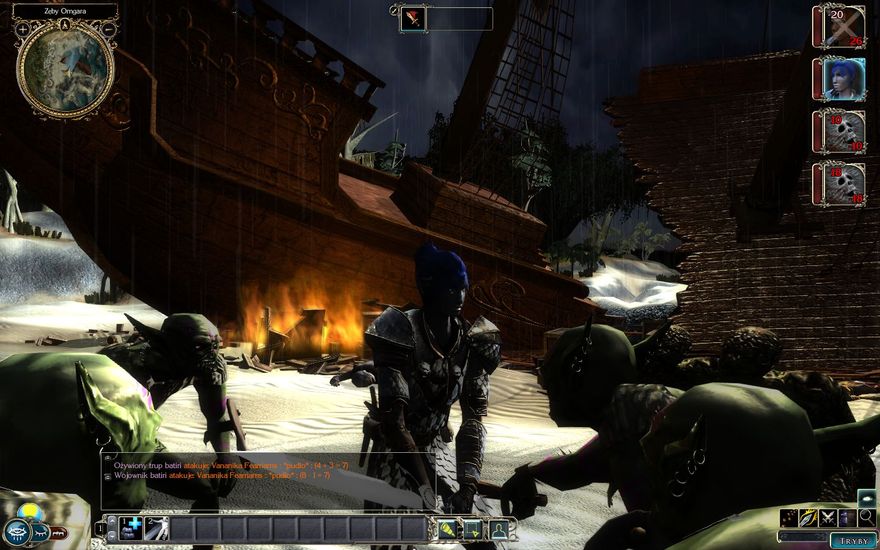Toggle the crossed swords combat mode
The width and height of the screenshot is (880, 550).
click(x=828, y=517)
